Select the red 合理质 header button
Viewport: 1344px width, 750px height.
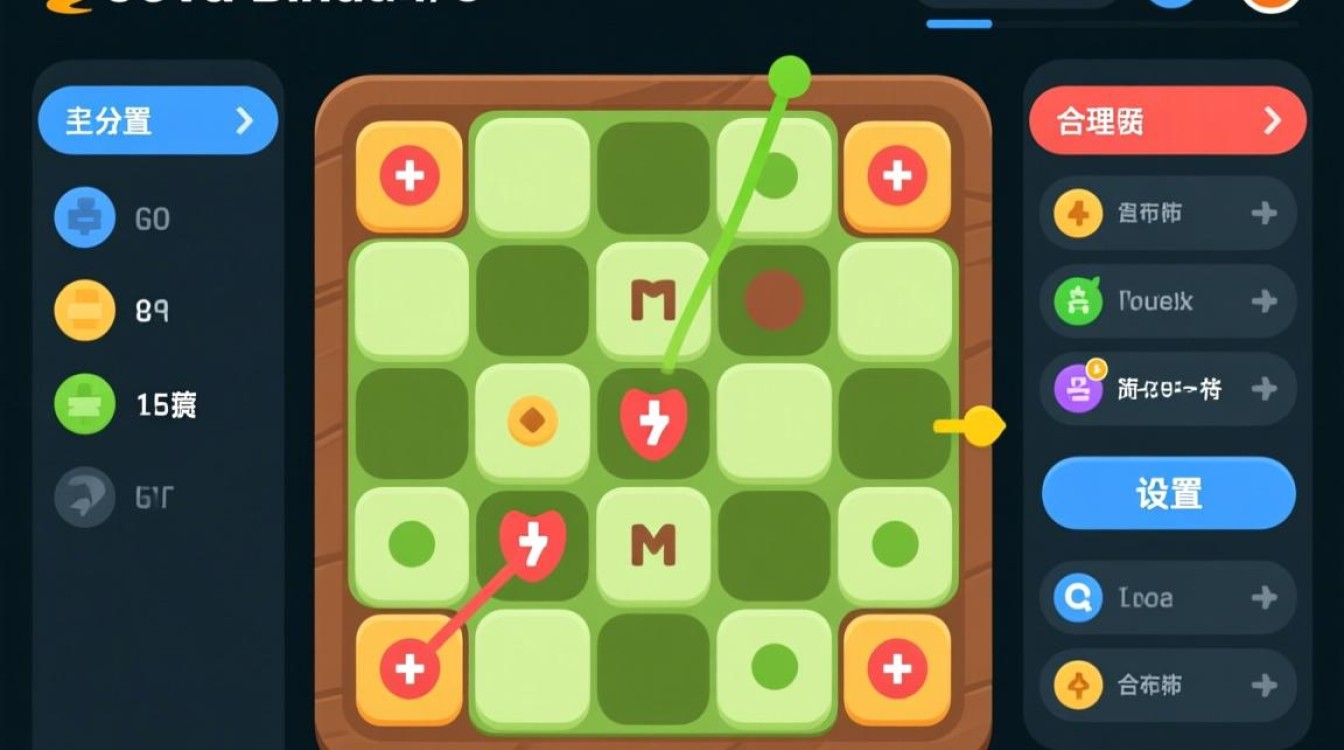(x=1167, y=121)
